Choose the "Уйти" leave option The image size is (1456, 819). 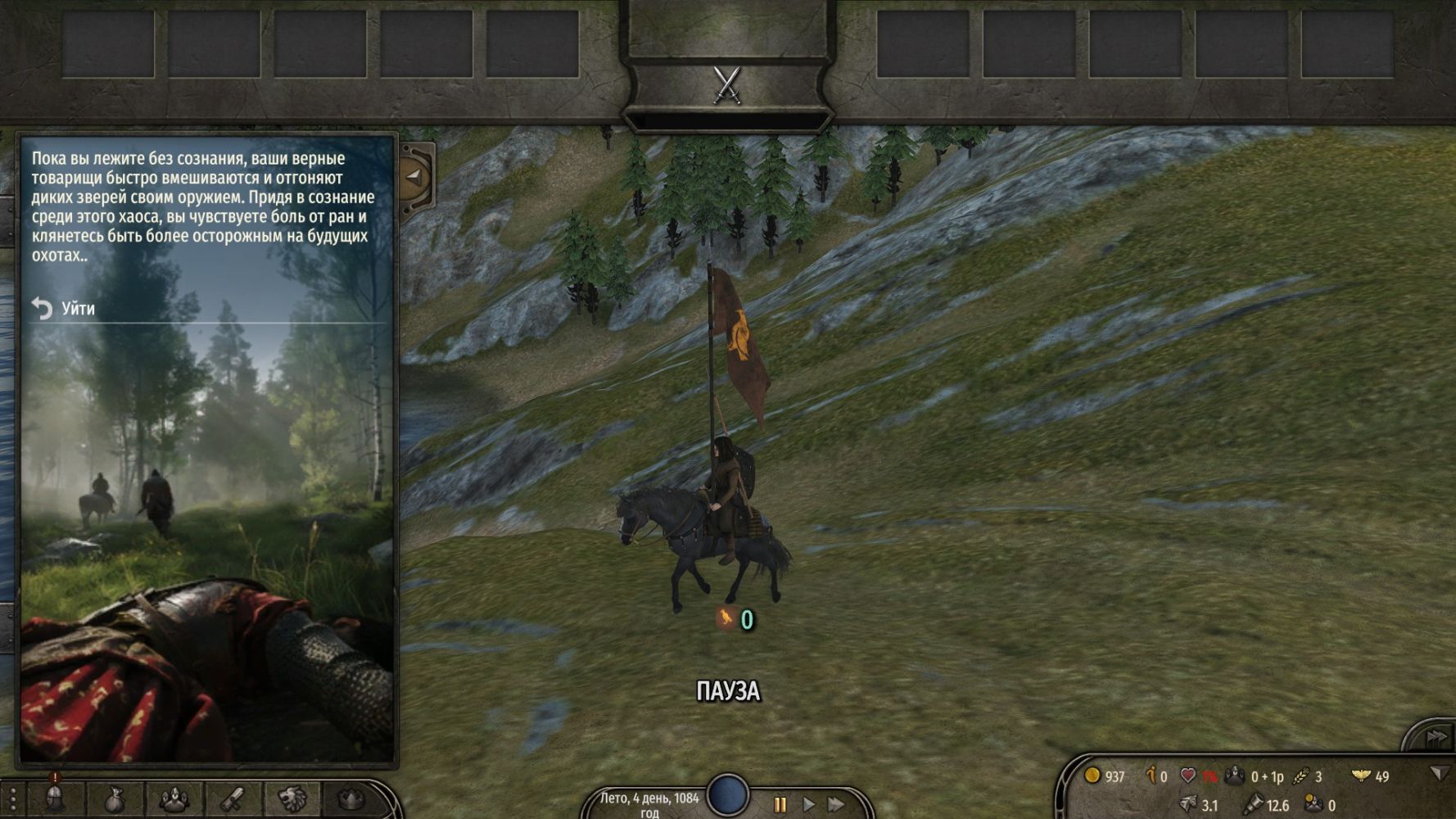click(x=77, y=309)
